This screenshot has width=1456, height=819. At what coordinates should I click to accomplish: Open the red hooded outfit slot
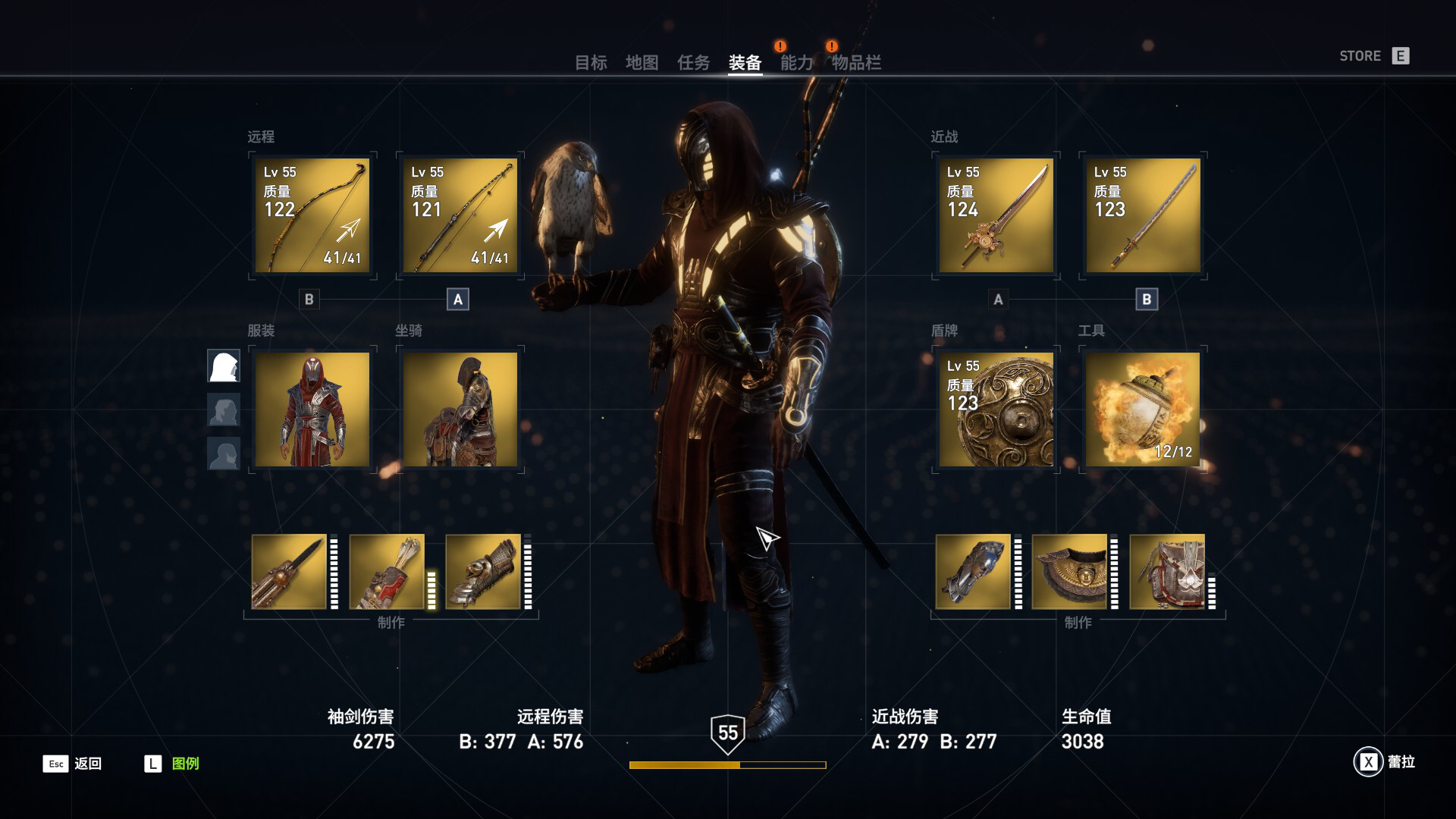[312, 409]
